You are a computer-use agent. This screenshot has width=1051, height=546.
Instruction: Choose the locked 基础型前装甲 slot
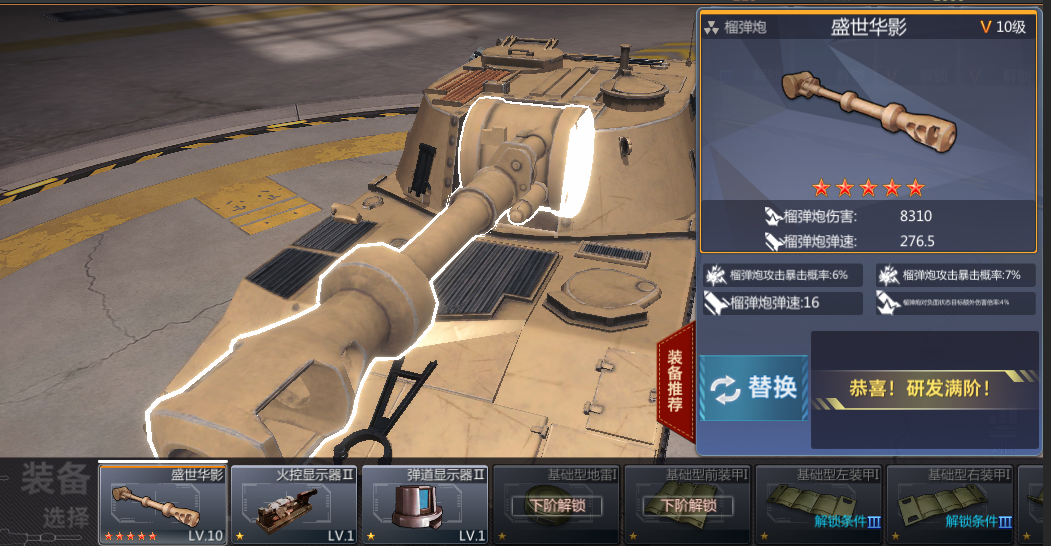(687, 504)
